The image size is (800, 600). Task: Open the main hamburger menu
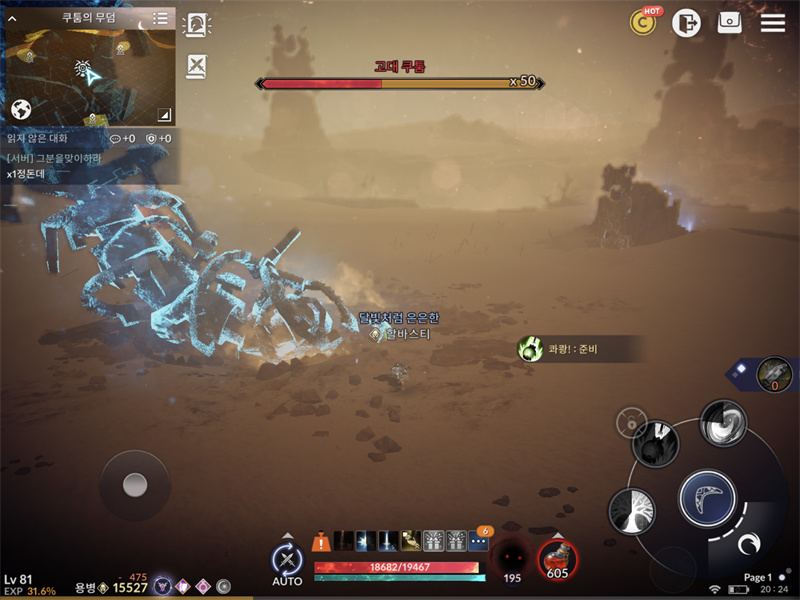[773, 22]
